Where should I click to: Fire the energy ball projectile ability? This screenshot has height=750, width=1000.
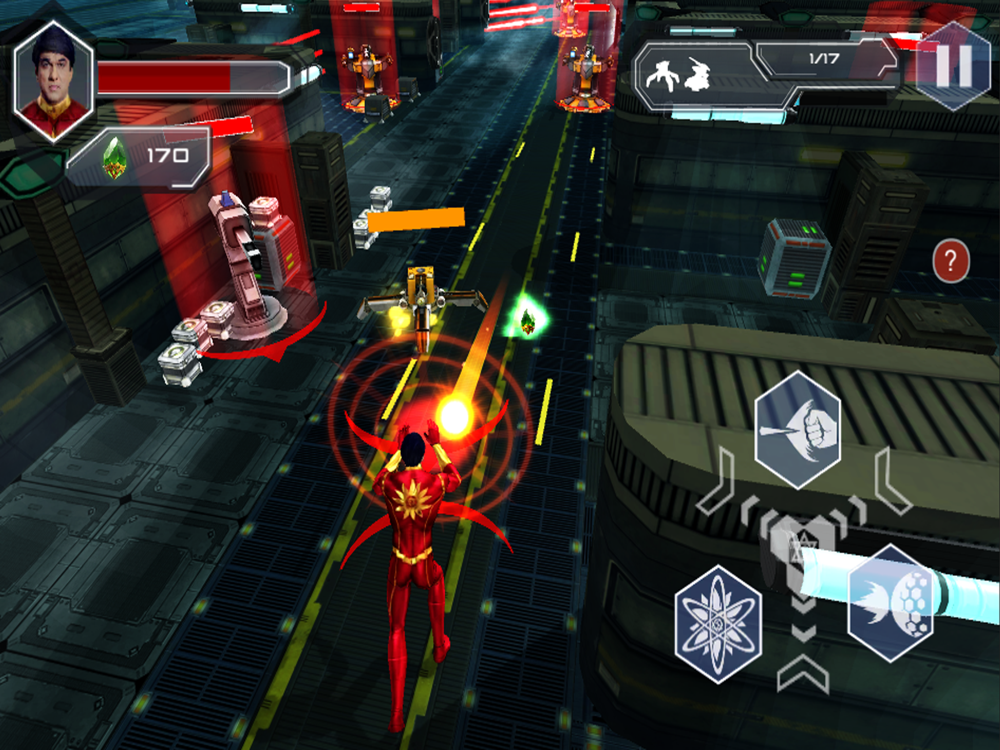click(x=891, y=602)
